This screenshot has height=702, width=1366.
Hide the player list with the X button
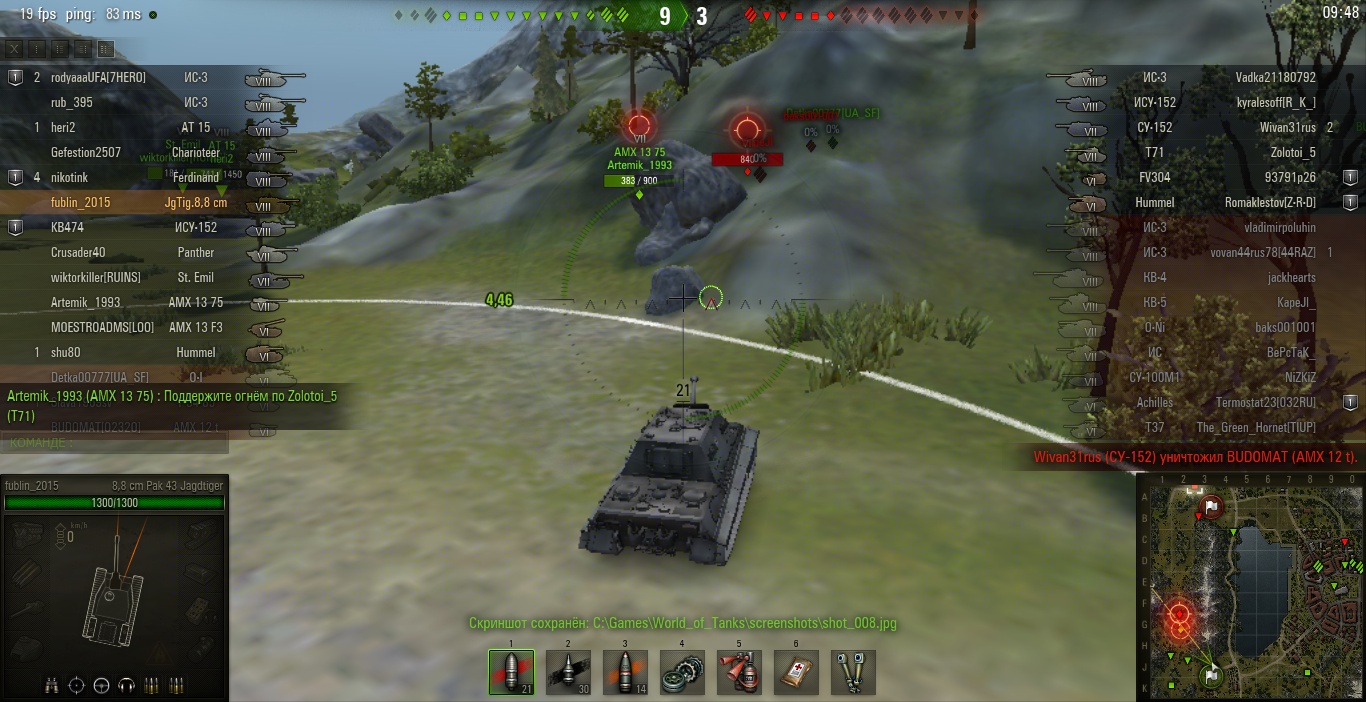pyautogui.click(x=16, y=49)
